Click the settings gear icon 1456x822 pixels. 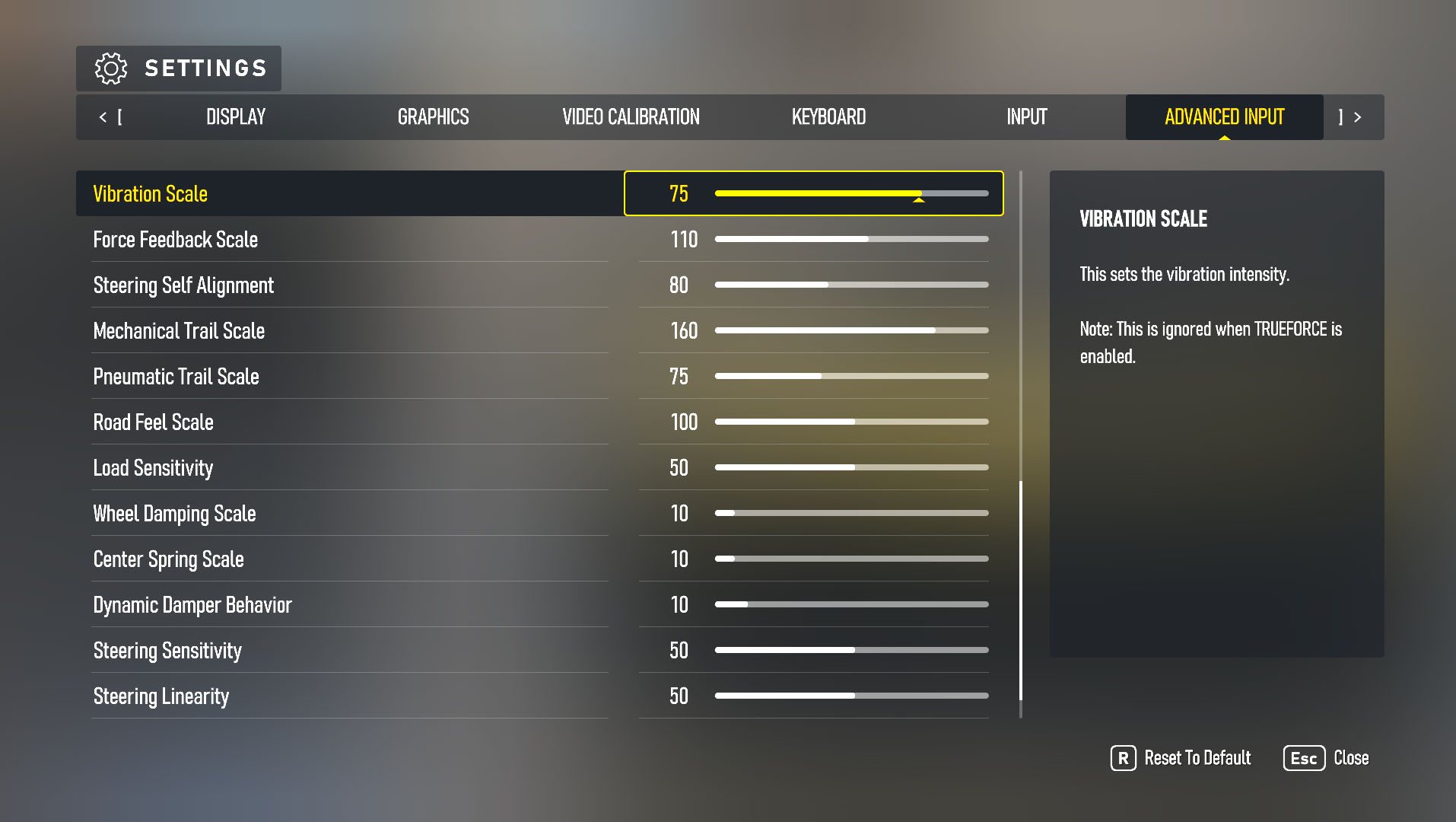coord(111,68)
